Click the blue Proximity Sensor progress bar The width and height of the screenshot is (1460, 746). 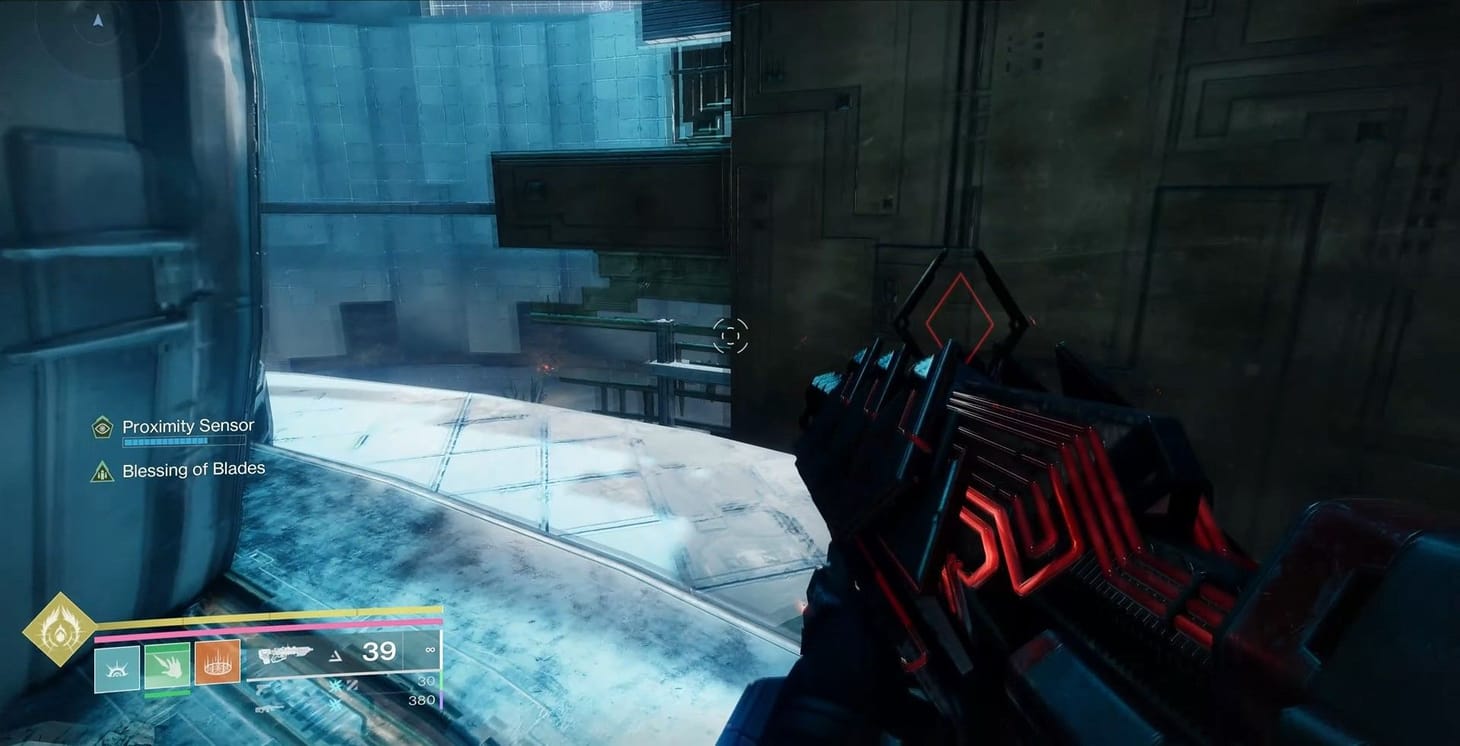pos(185,439)
